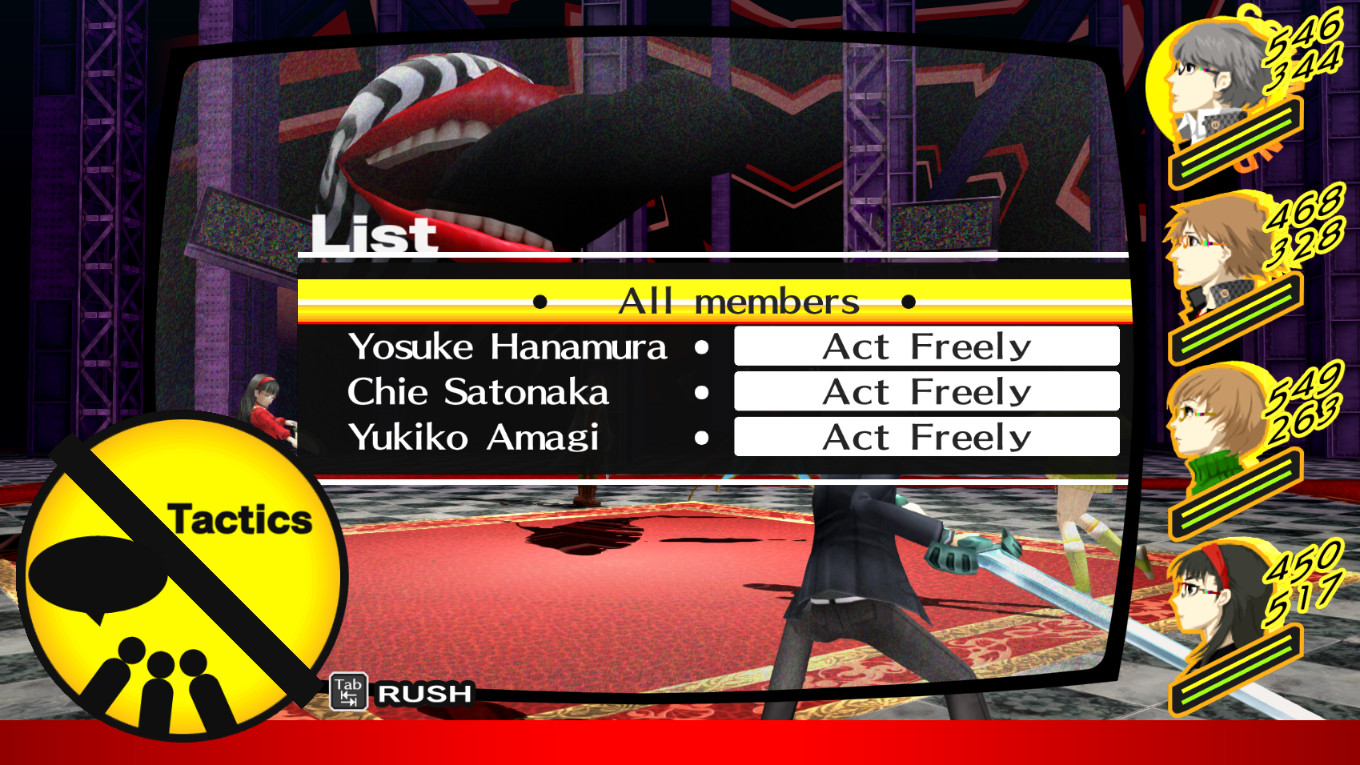Click the List tab label

tap(375, 235)
